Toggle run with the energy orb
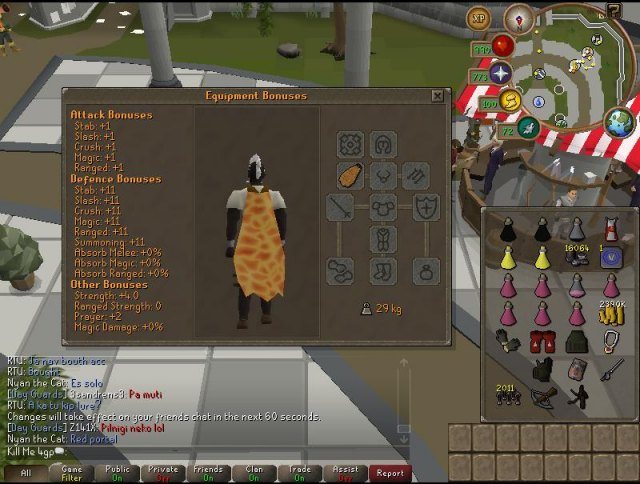 click(x=510, y=99)
